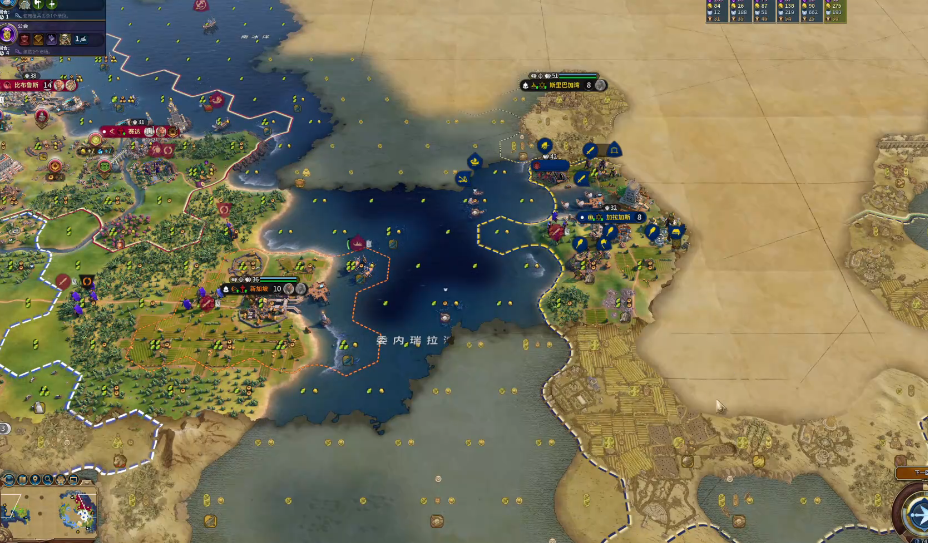Click the next turn globe button
Screen dimensions: 928x543
(x=915, y=512)
